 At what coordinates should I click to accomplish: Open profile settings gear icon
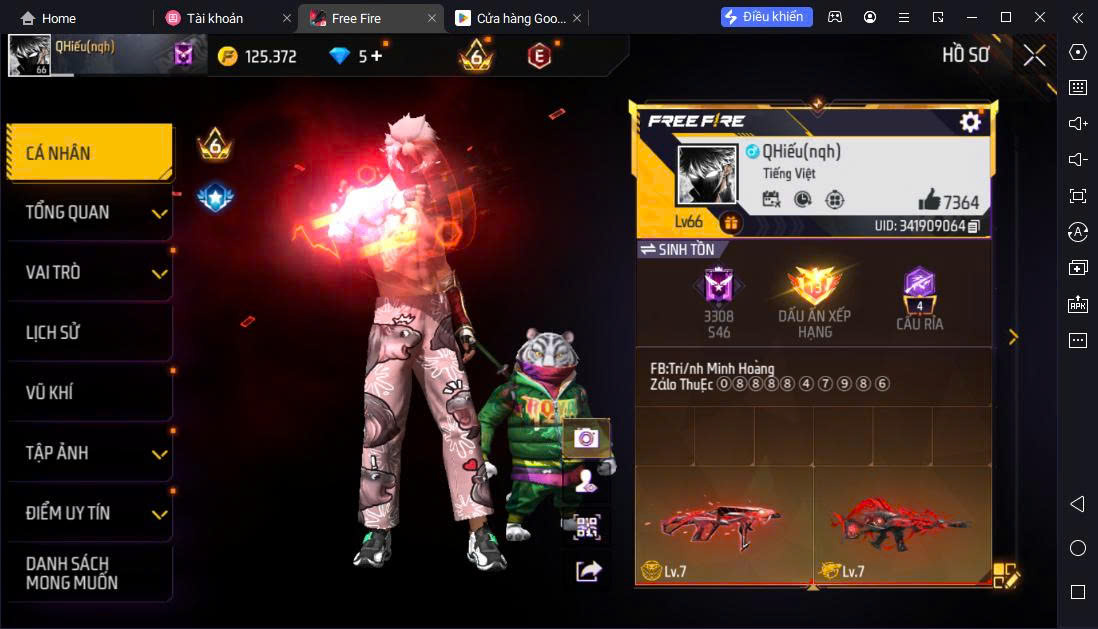969,122
